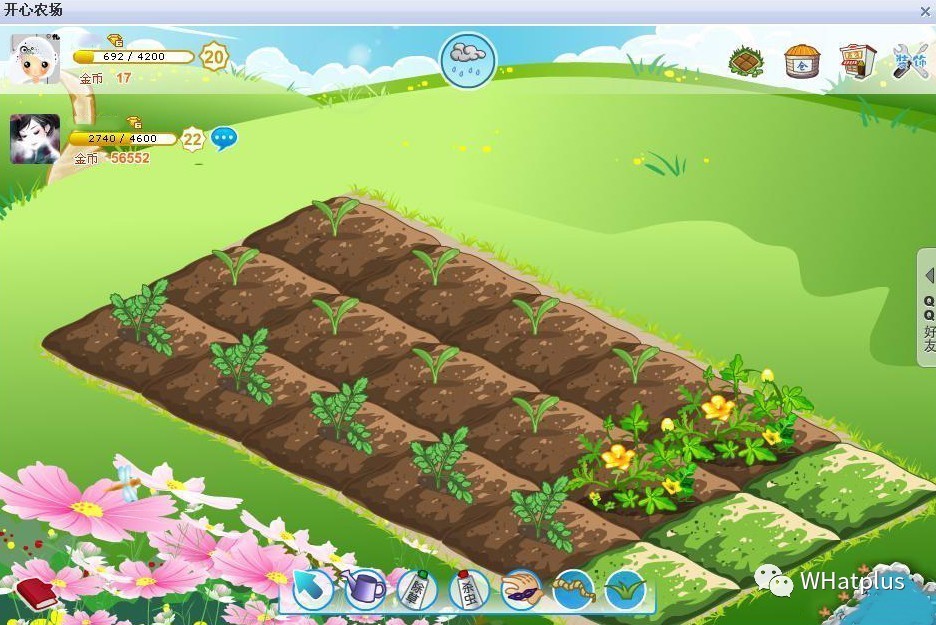Open the blue chat bubble
Screen dimensions: 936x625
point(223,138)
